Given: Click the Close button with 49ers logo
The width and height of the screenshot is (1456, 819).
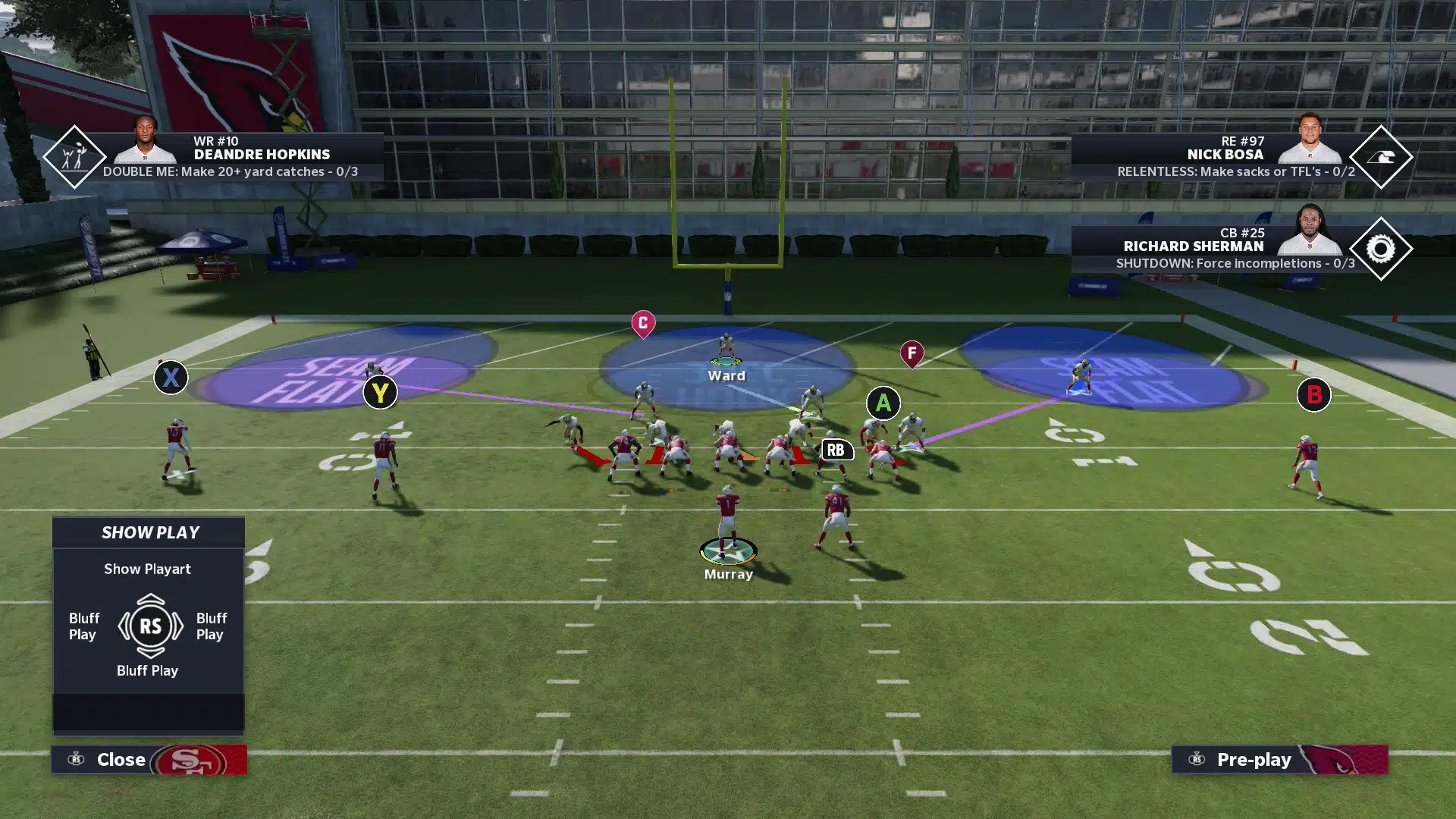Looking at the screenshot, I should pos(121,759).
